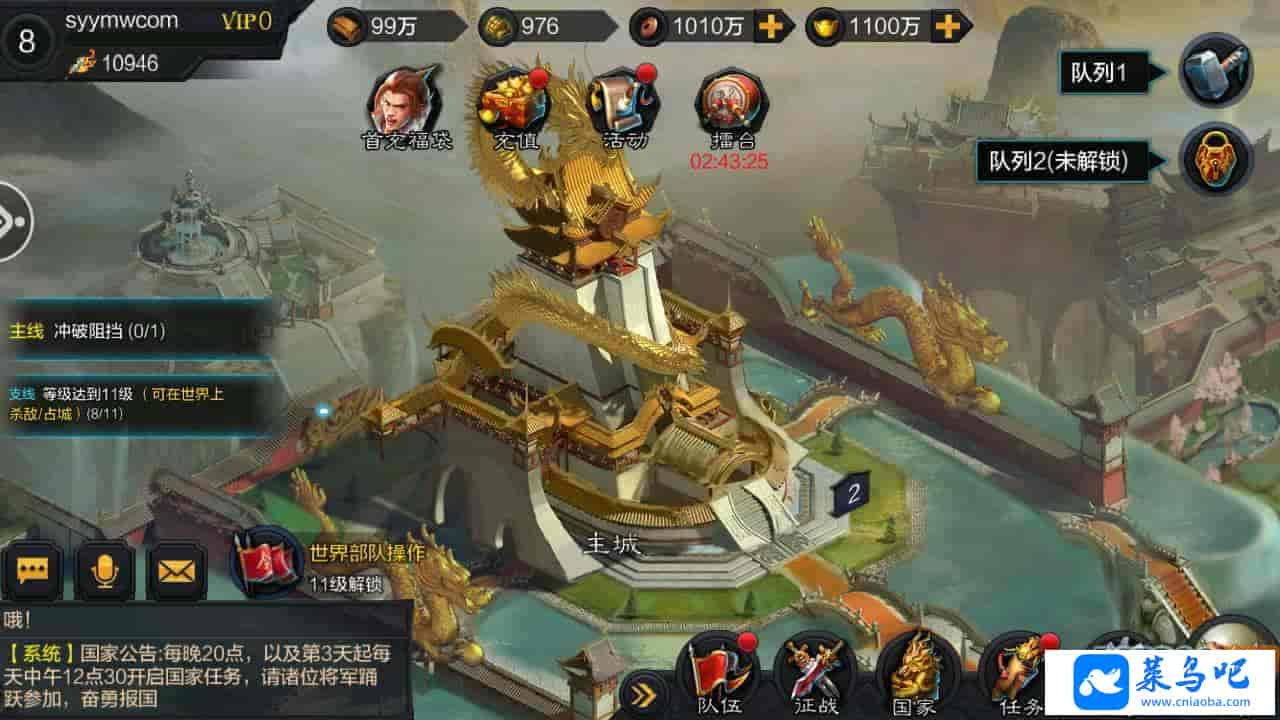The image size is (1280, 720).
Task: Open the mail envelope button
Action: [x=177, y=570]
